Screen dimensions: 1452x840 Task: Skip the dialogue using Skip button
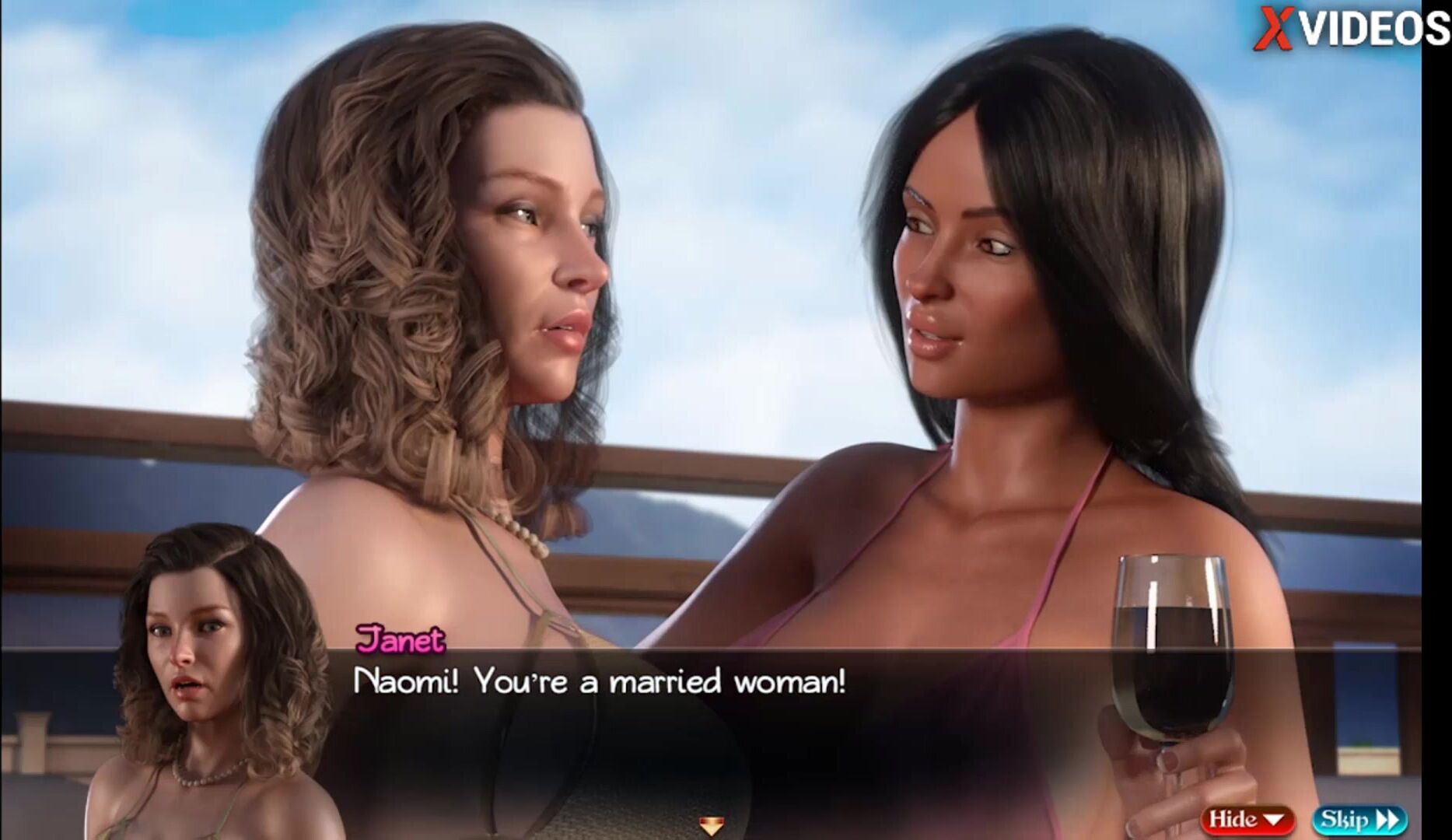pyautogui.click(x=1359, y=819)
